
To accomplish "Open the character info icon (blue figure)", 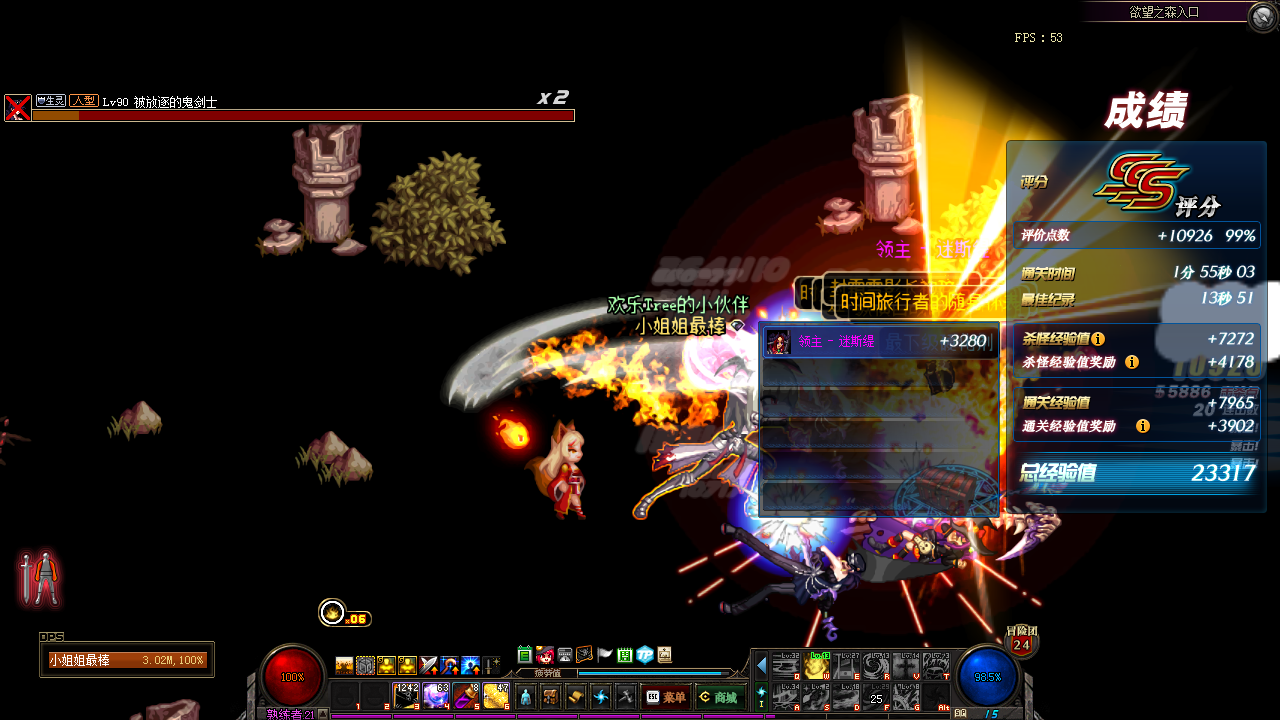I will [526, 697].
